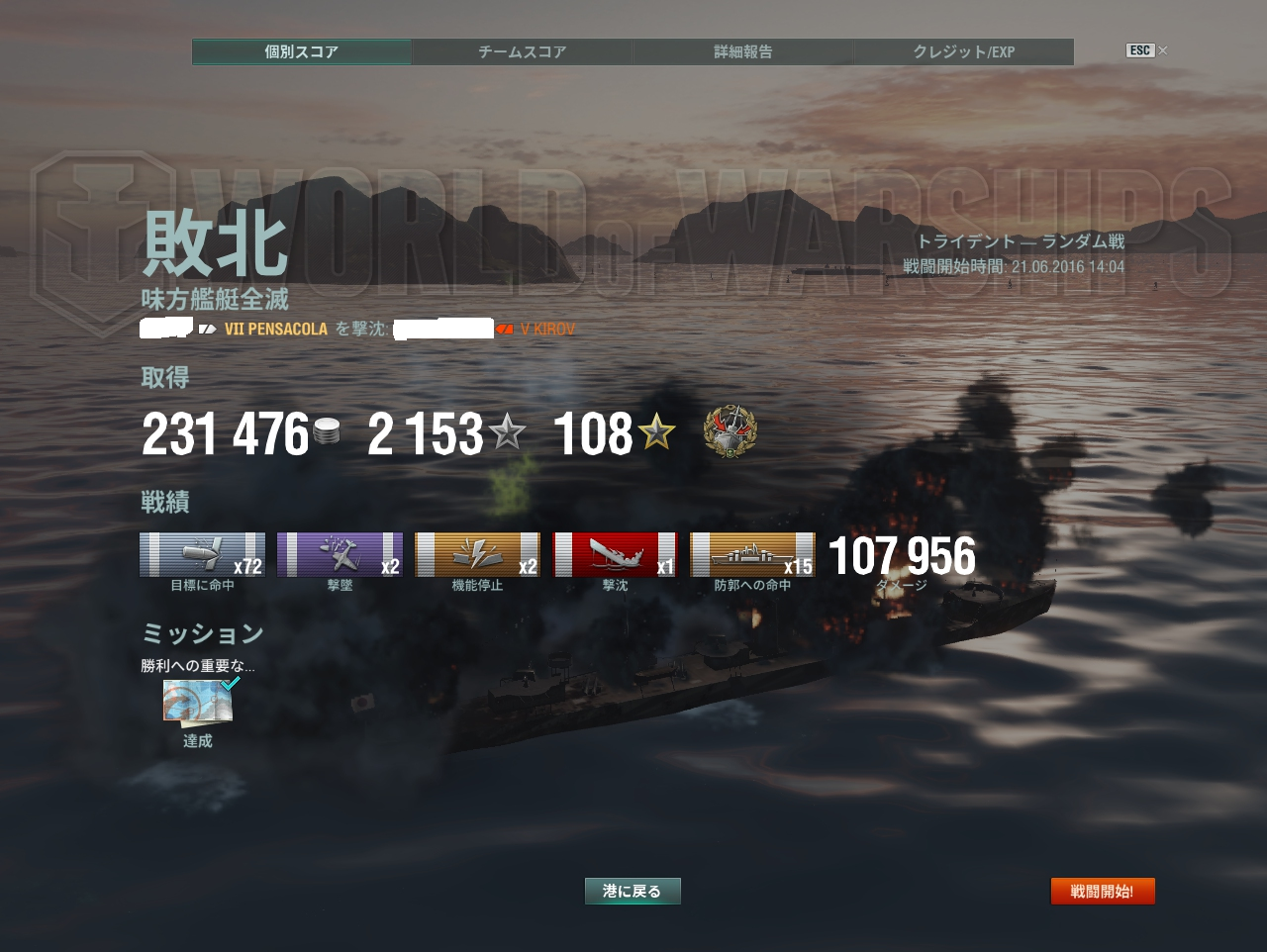Start a new battle with 戦闘開始!
Image resolution: width=1267 pixels, height=952 pixels.
coord(1102,891)
